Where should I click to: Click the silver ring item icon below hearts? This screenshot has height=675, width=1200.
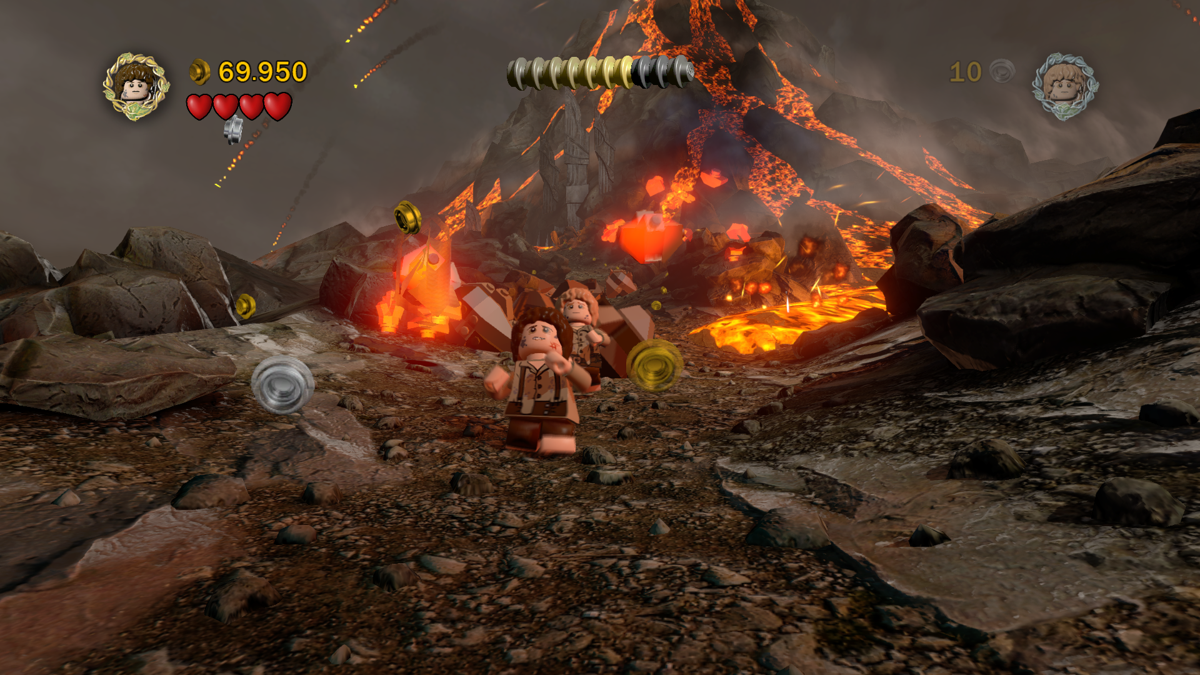point(233,129)
